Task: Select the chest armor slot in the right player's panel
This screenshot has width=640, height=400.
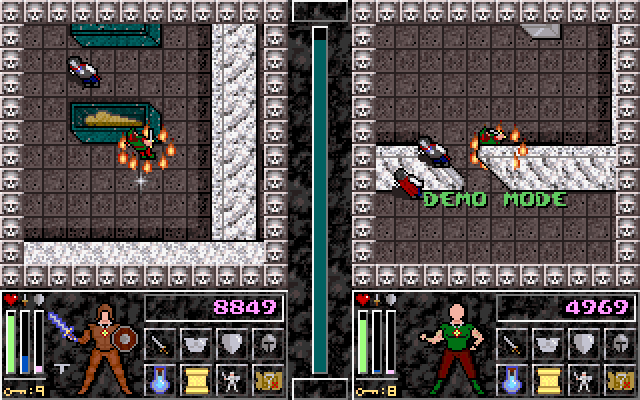Action: point(547,345)
